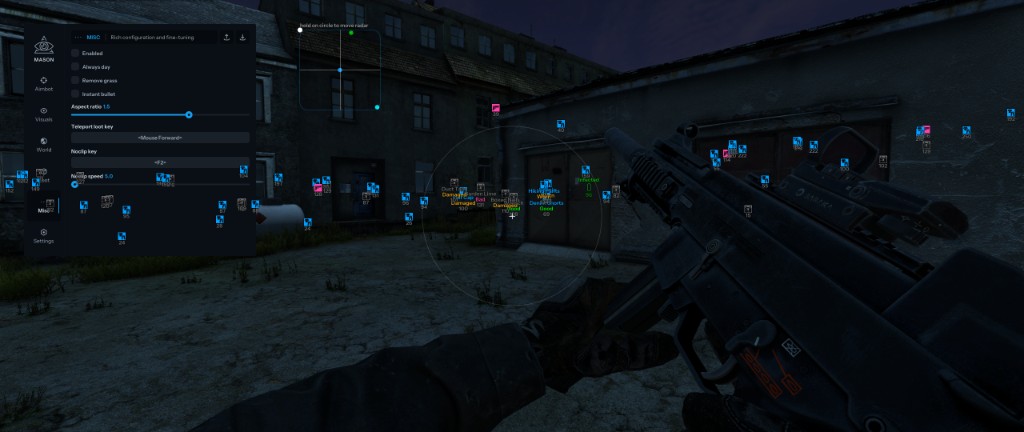1024x432 pixels.
Task: Enable the Instant bullet option
Action: (x=76, y=94)
